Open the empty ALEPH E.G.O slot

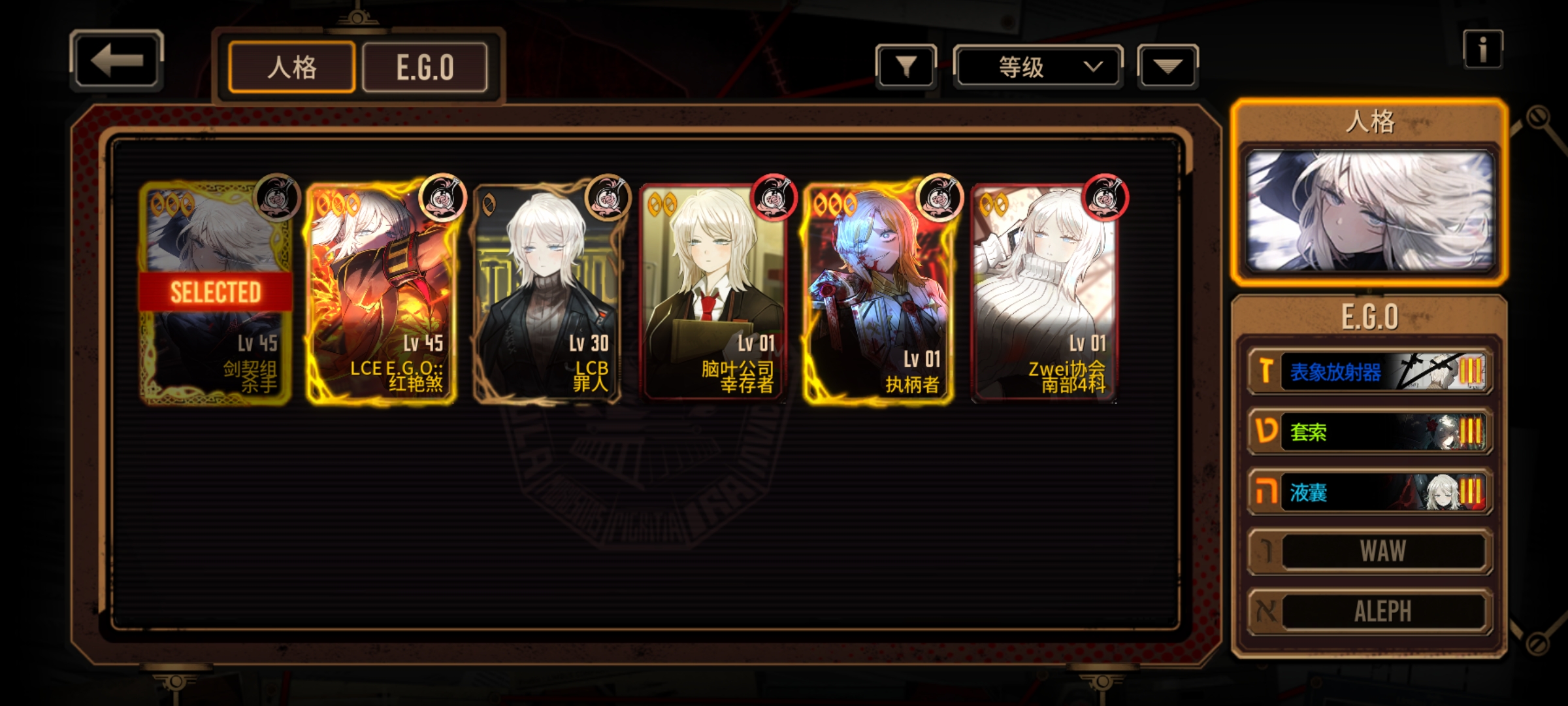point(1369,612)
